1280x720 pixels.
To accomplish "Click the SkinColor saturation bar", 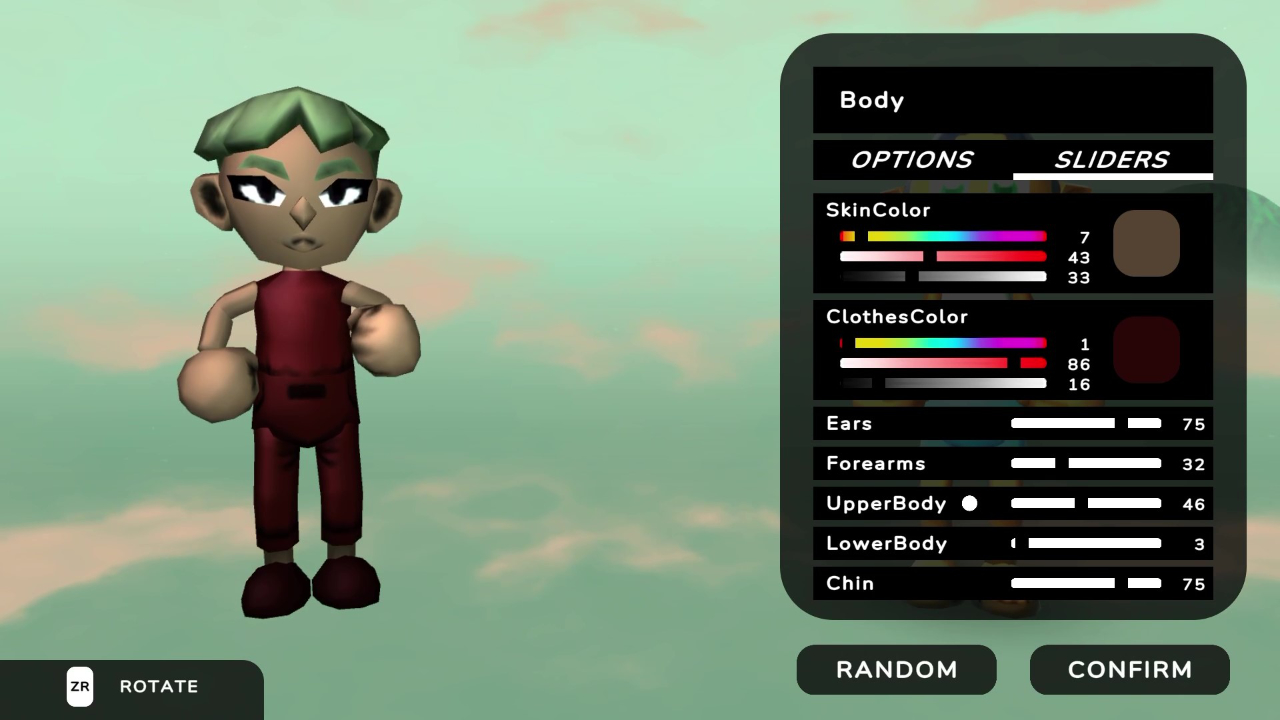I will (x=943, y=257).
